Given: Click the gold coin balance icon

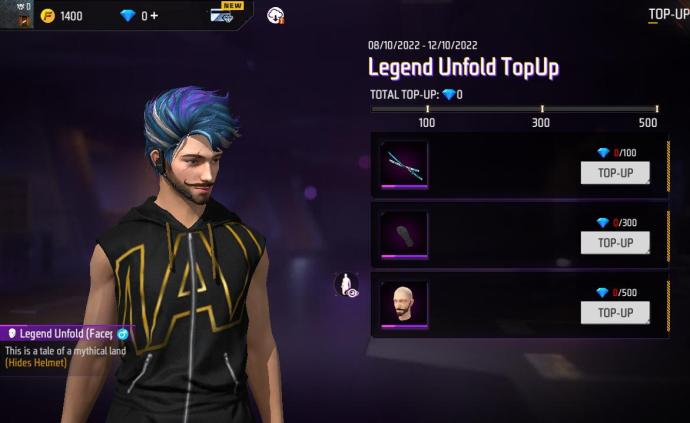Looking at the screenshot, I should [47, 16].
